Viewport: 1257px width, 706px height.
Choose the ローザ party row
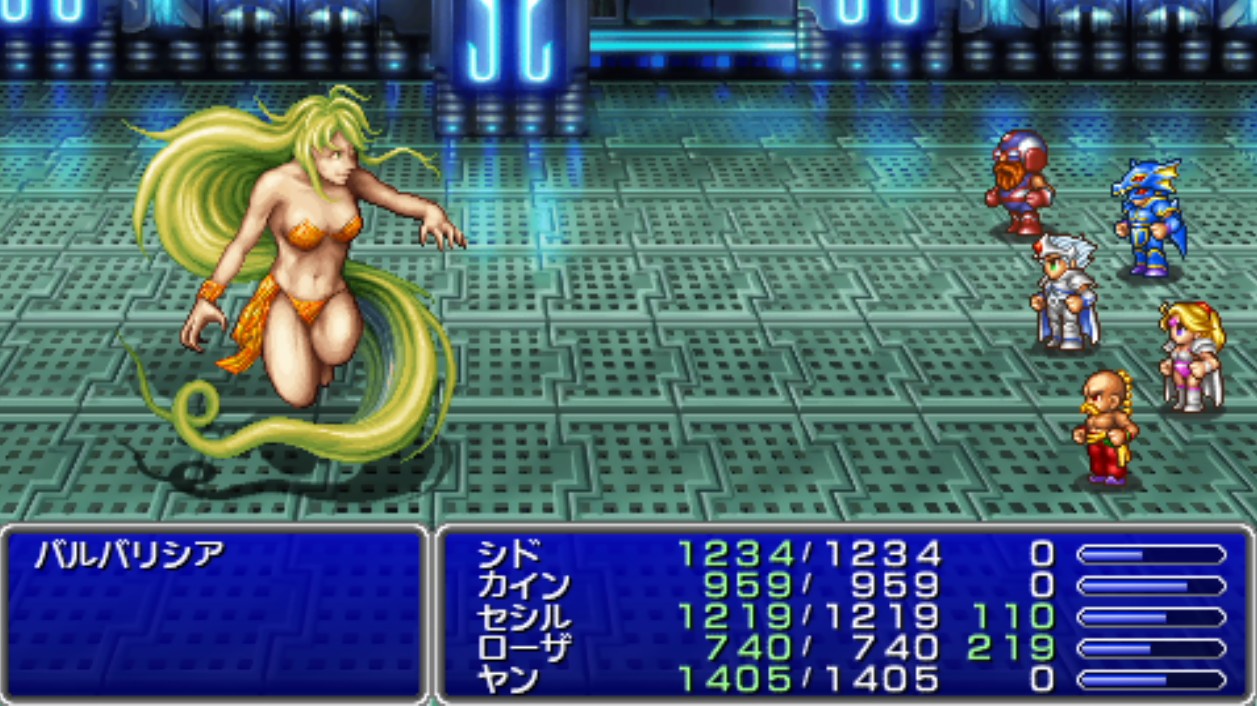pos(524,648)
